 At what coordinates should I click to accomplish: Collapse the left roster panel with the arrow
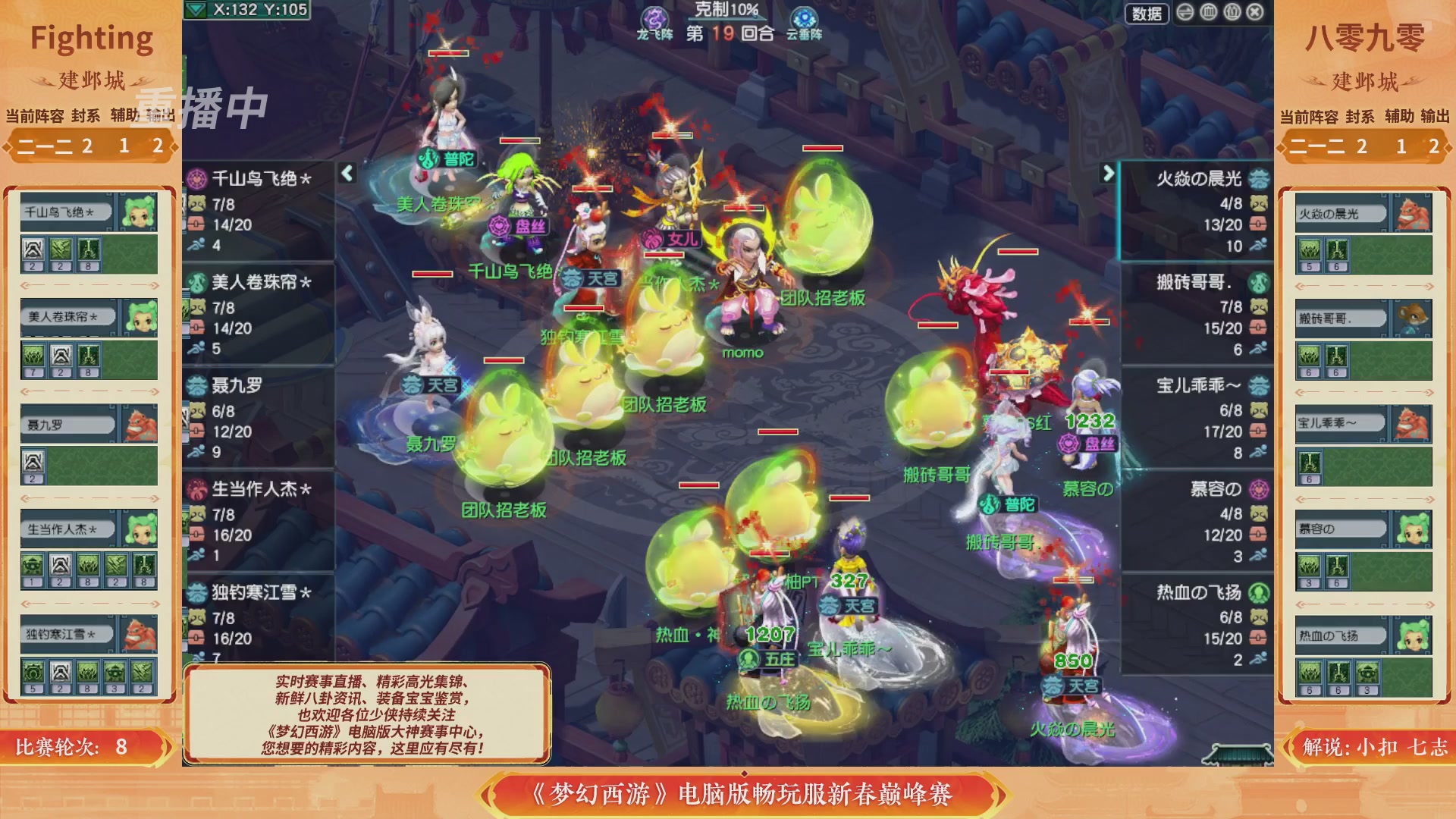pyautogui.click(x=346, y=173)
